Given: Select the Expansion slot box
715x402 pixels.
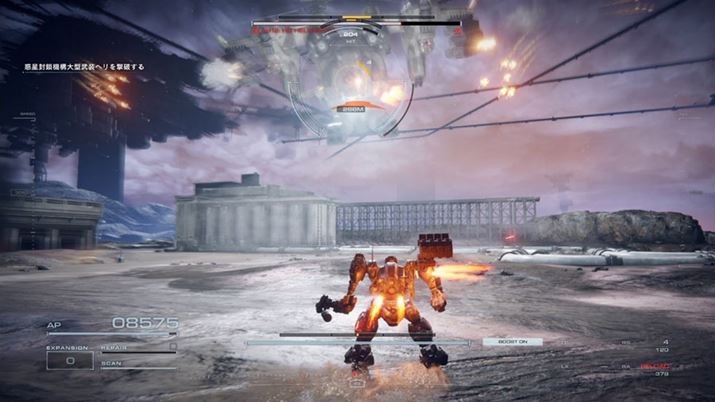Looking at the screenshot, I should [69, 360].
